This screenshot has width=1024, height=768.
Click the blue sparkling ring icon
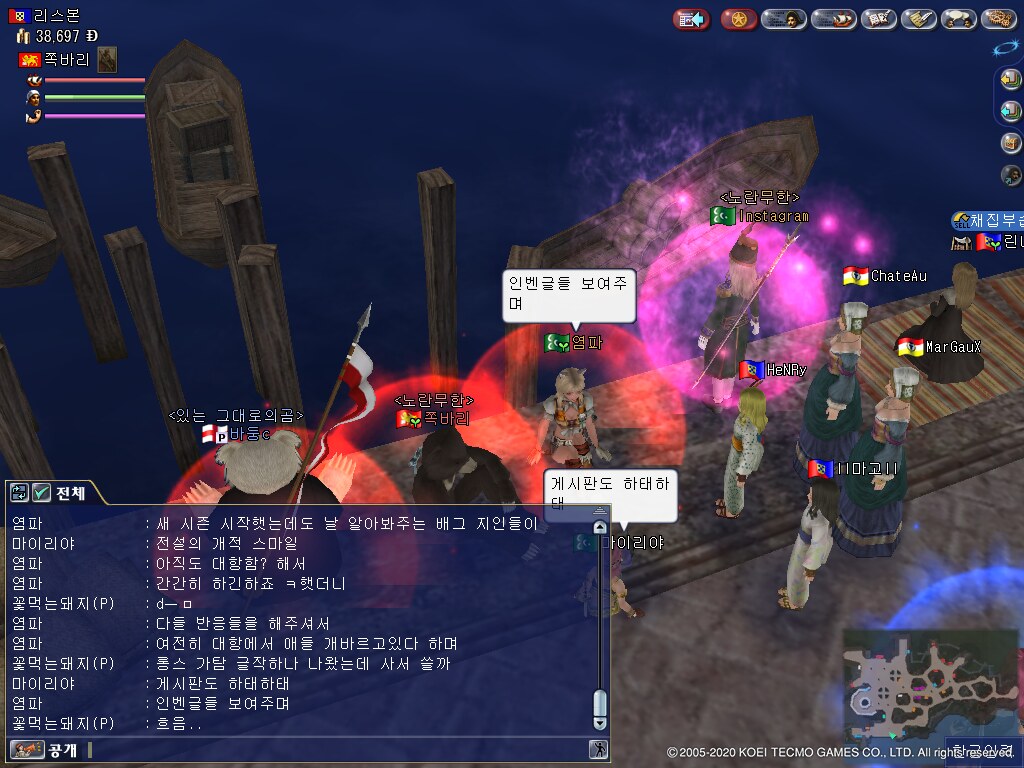1005,48
